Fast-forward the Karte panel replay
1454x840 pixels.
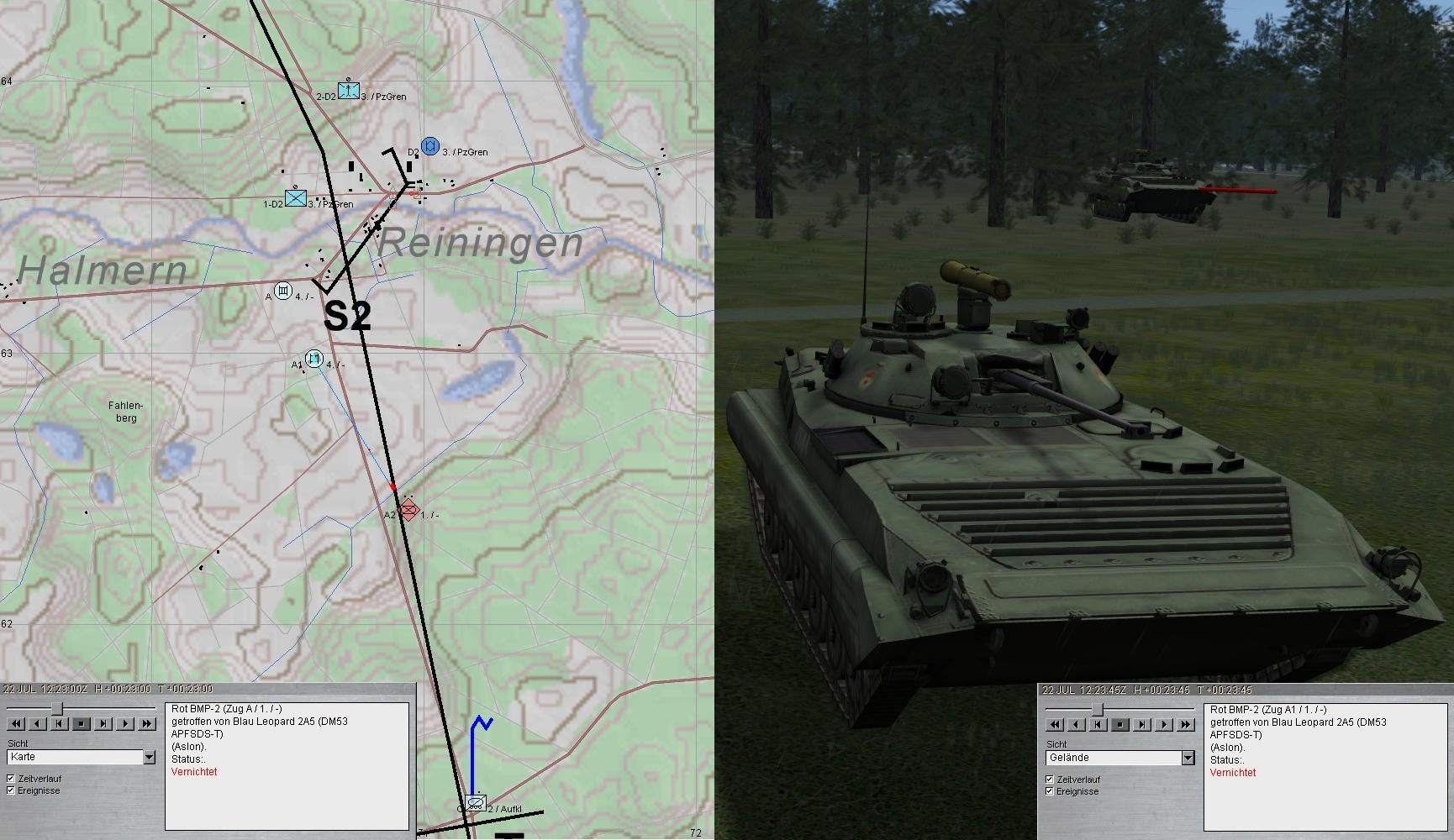pyautogui.click(x=147, y=723)
